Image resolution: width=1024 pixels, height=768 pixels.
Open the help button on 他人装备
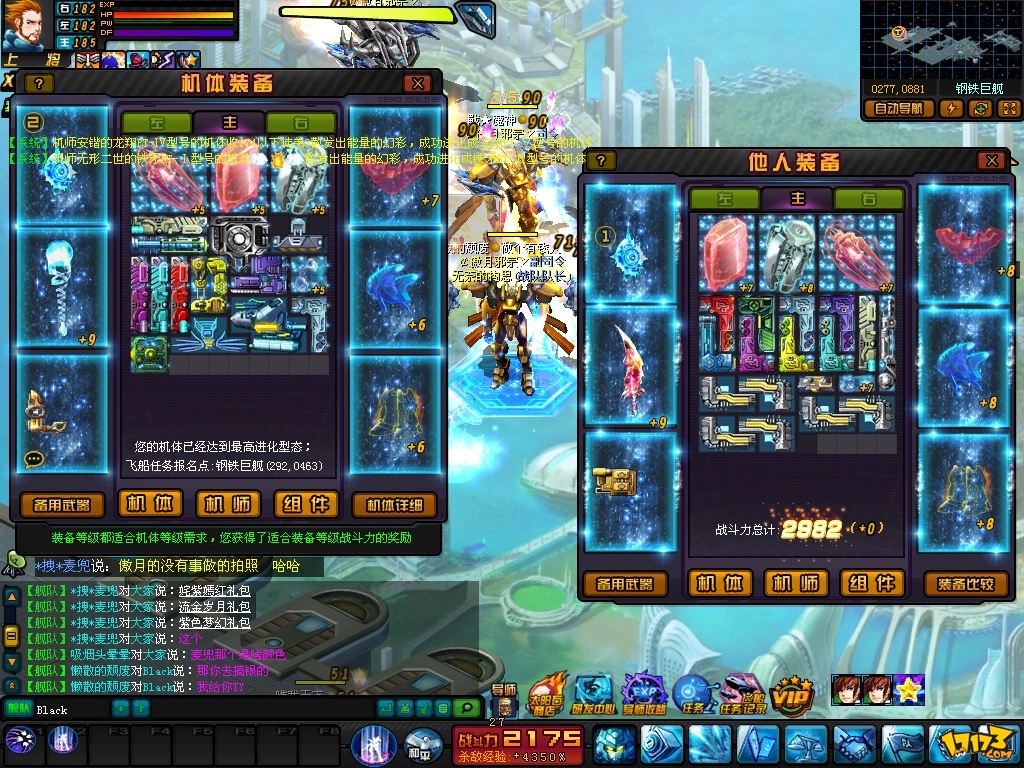600,161
